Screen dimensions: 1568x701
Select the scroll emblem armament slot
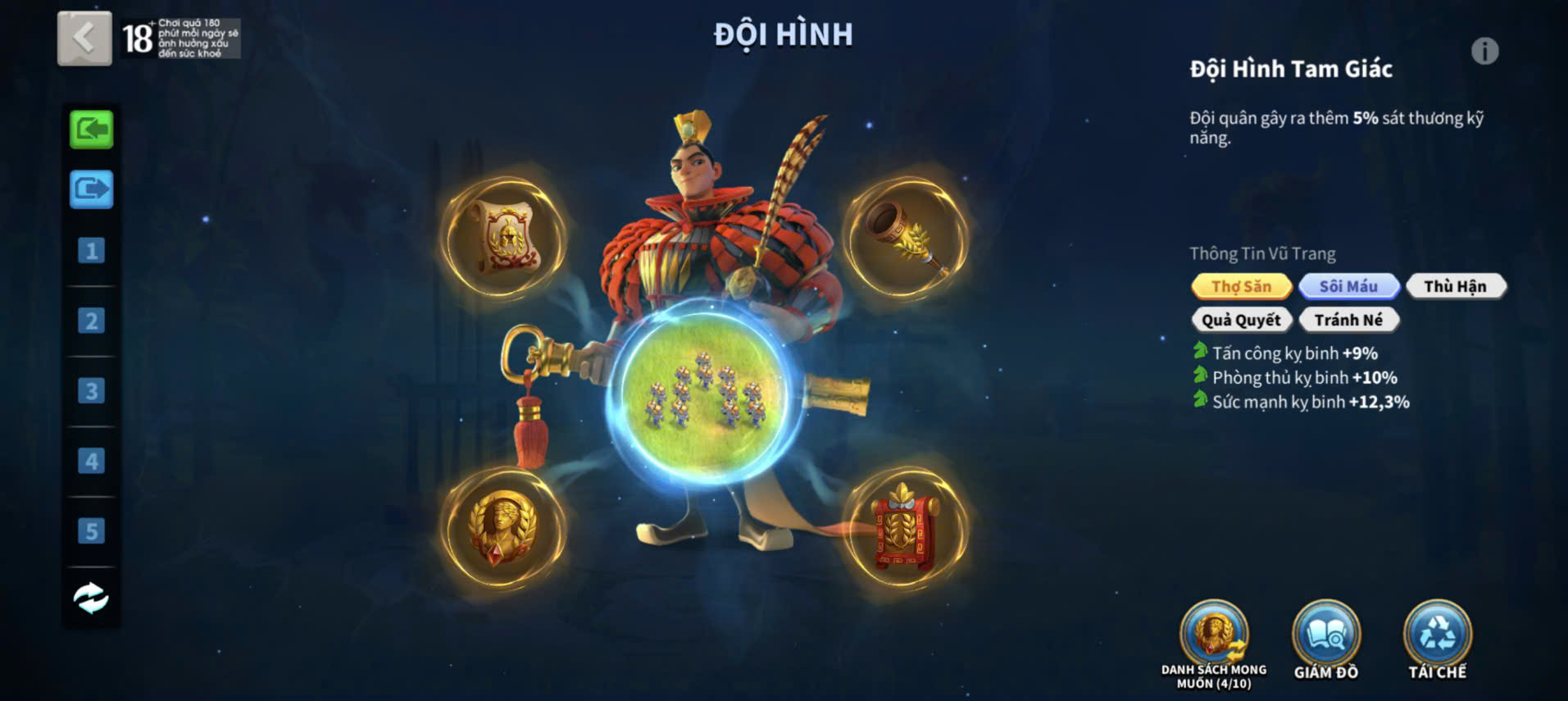[x=505, y=237]
